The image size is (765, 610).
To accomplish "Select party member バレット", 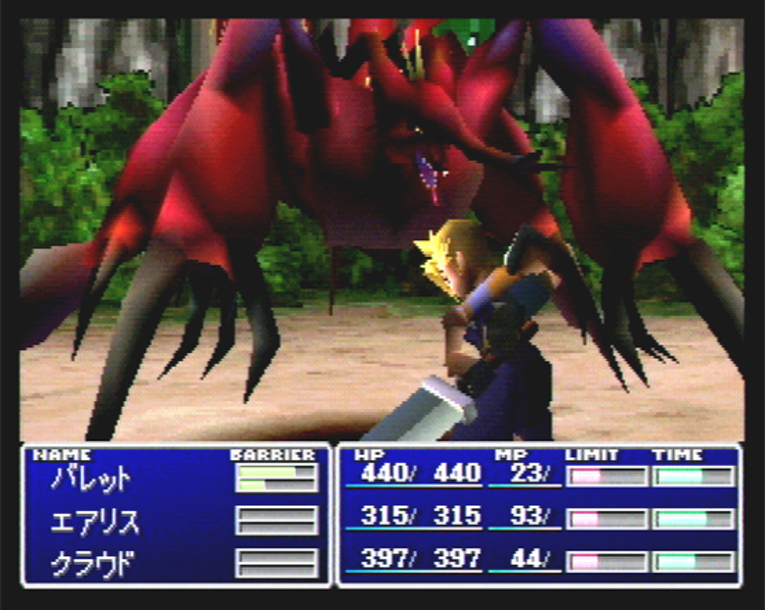I will 91,479.
